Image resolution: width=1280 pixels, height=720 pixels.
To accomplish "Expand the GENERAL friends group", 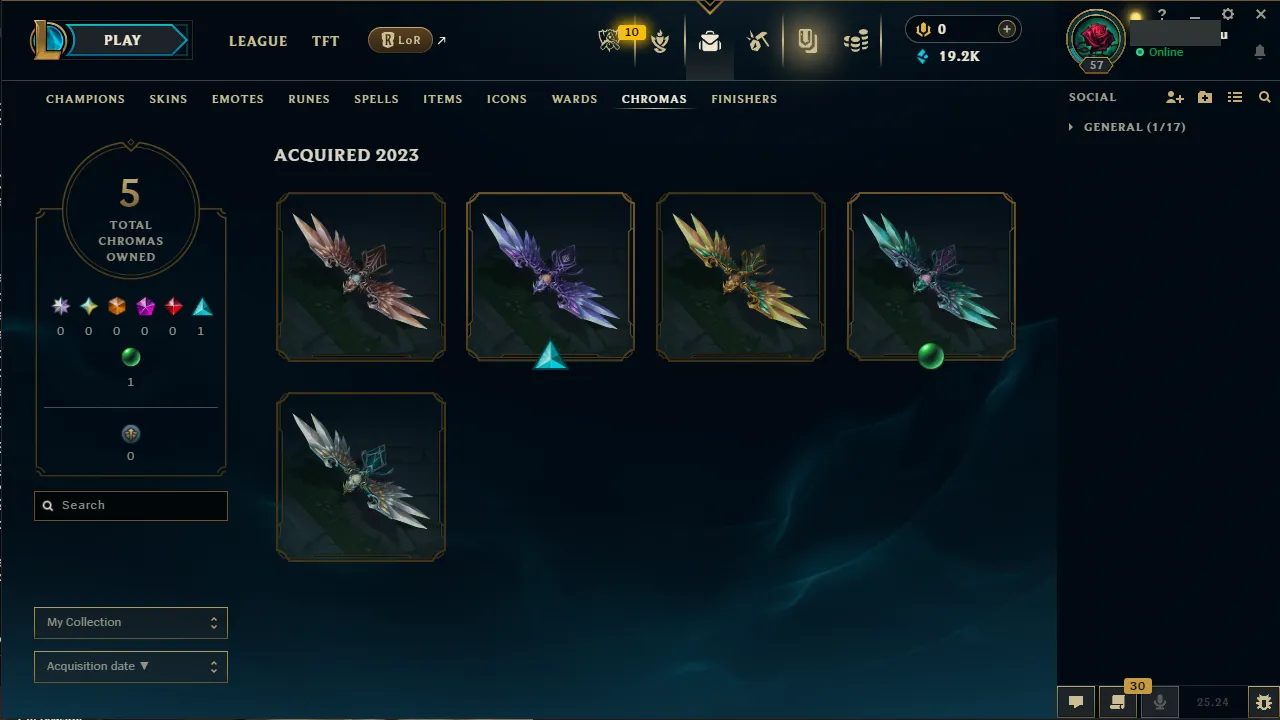I will coord(1071,127).
